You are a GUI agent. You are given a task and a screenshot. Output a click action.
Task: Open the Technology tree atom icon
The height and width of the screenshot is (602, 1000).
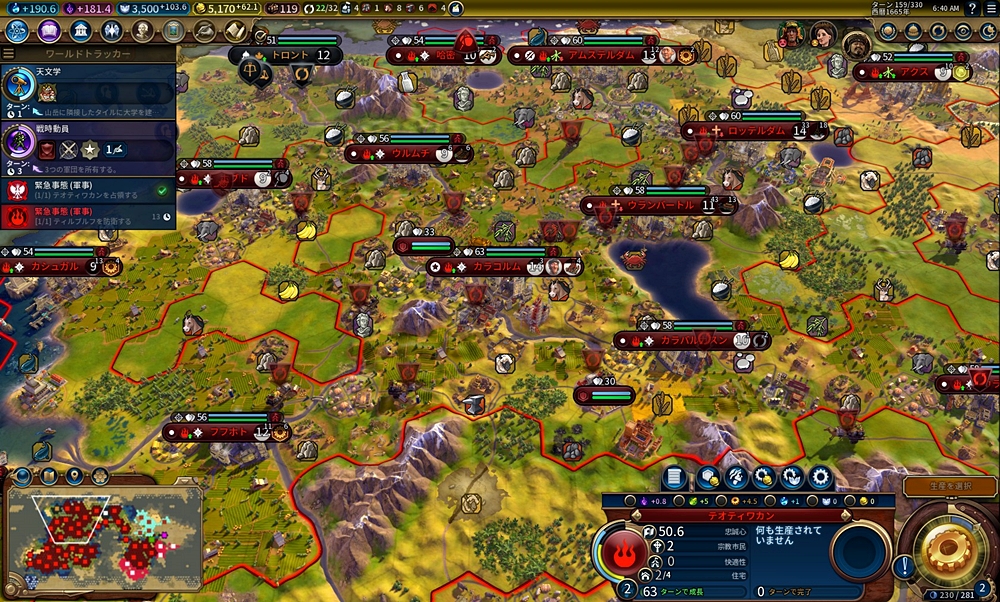(16, 31)
